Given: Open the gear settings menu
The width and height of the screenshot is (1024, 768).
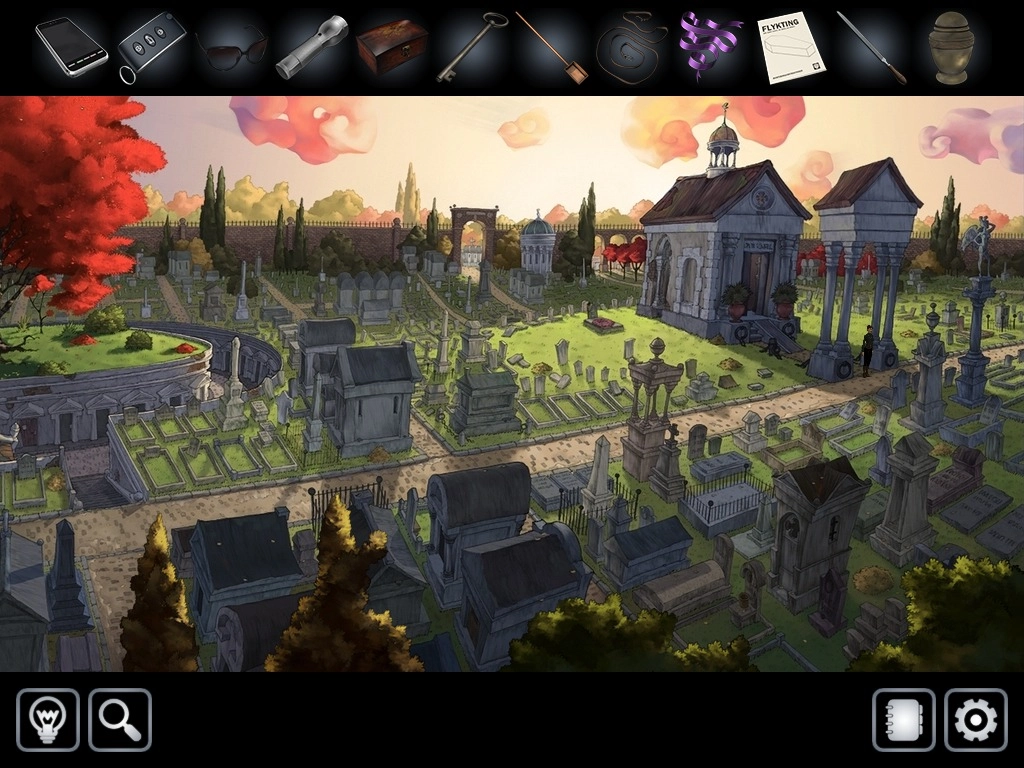Looking at the screenshot, I should 976,720.
